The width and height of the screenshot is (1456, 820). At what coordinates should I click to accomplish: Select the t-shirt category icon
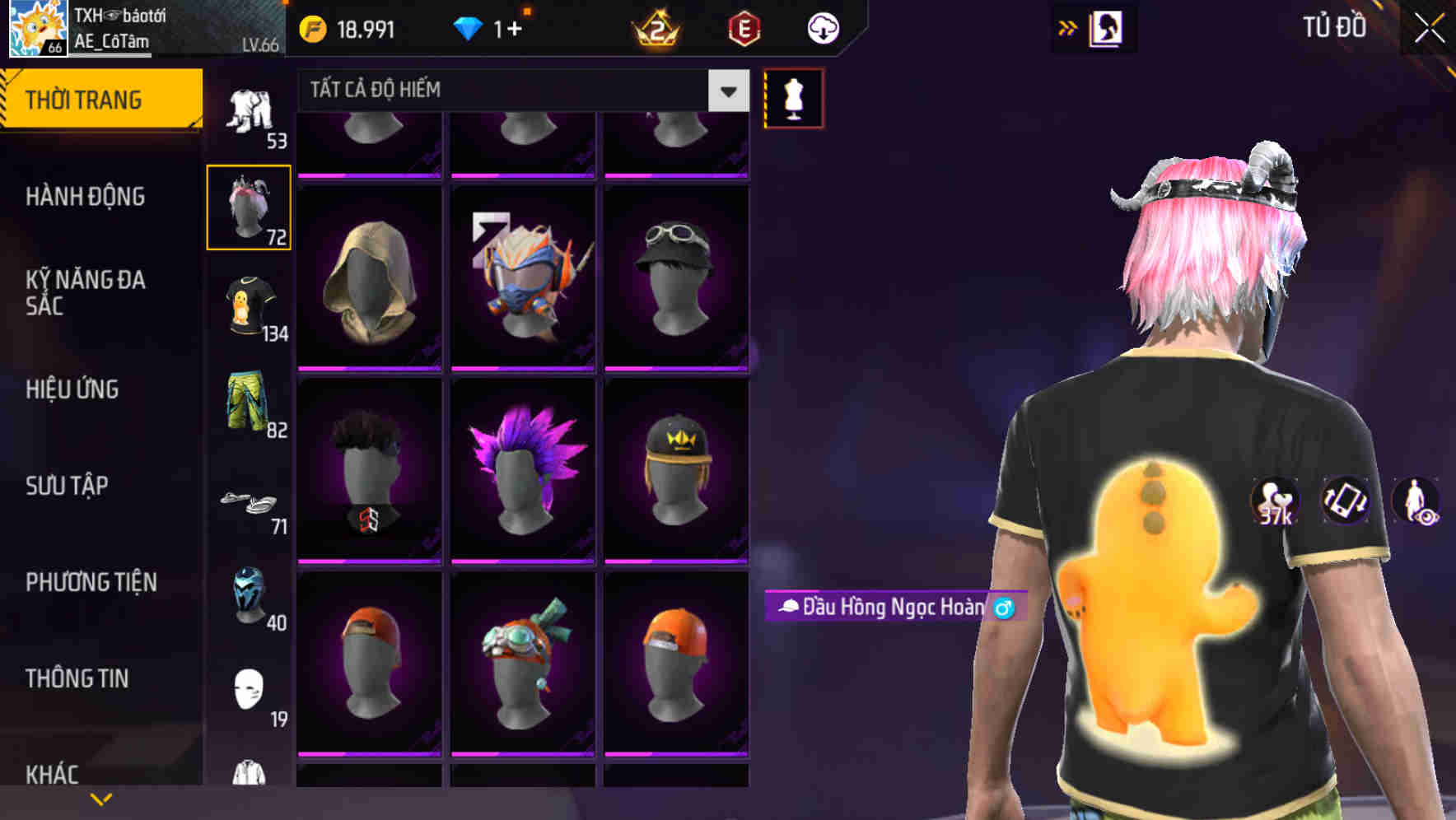pos(250,309)
